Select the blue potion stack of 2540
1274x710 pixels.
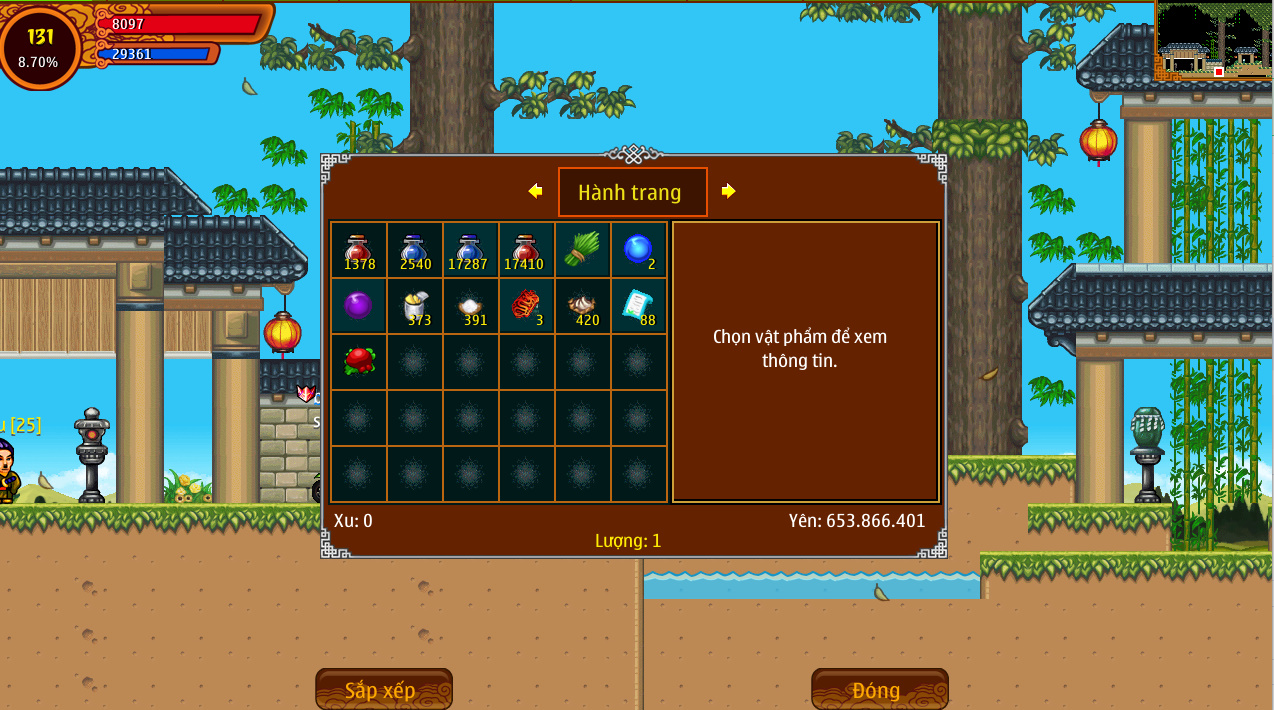tap(415, 250)
